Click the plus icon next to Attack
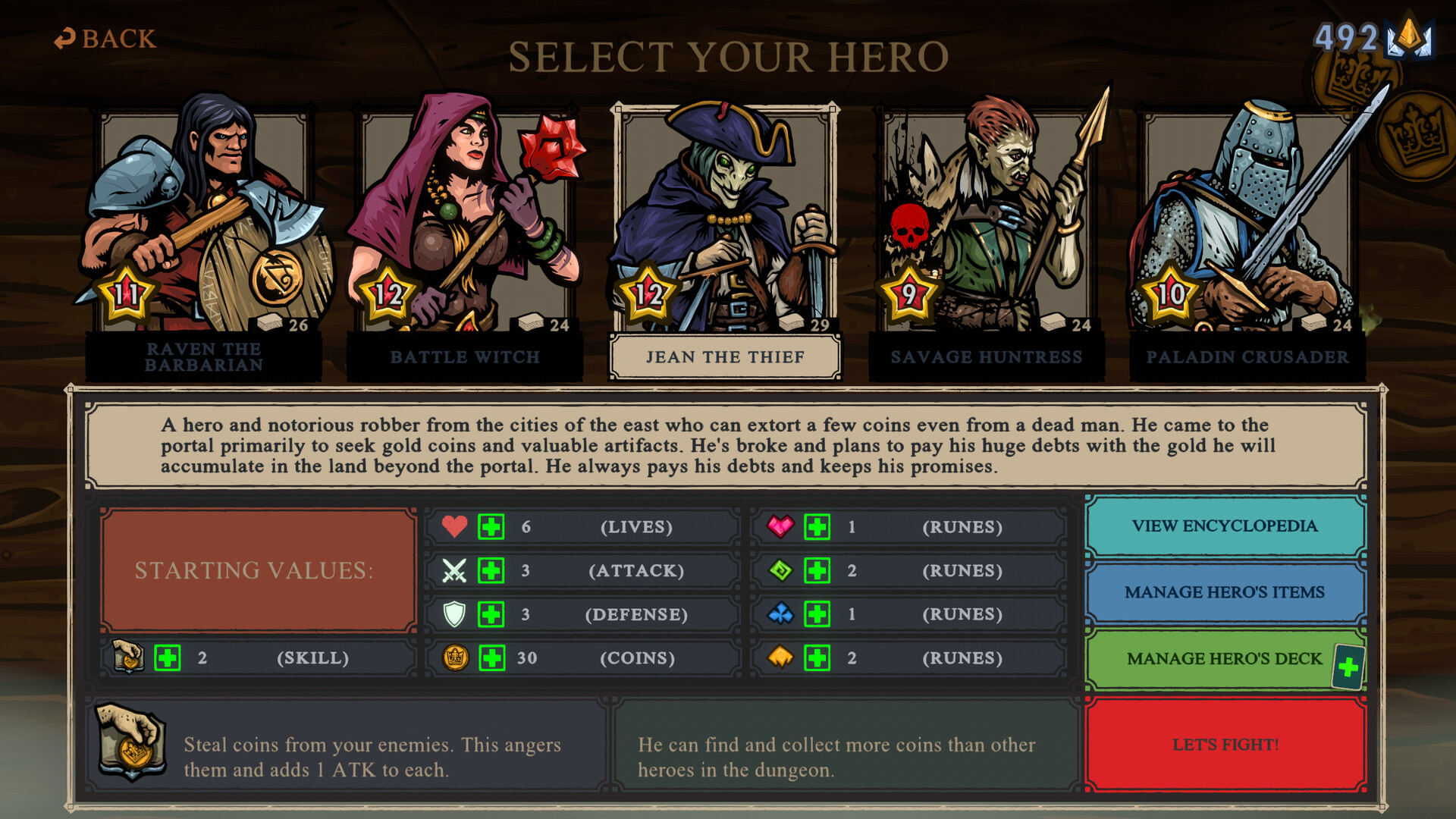The width and height of the screenshot is (1456, 819). (x=490, y=570)
